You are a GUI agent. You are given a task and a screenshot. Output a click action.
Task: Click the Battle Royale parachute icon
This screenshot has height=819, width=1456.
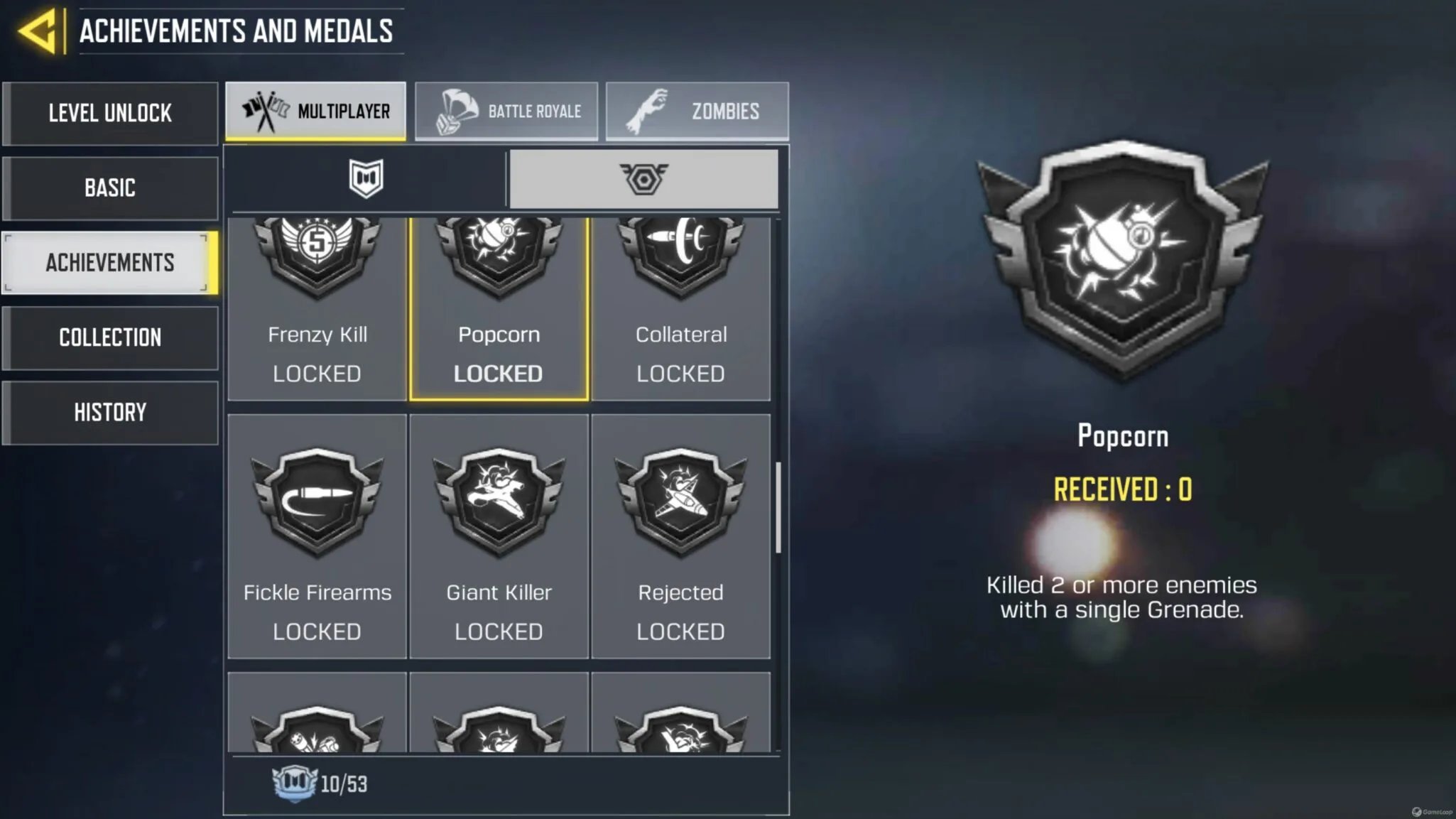point(458,110)
